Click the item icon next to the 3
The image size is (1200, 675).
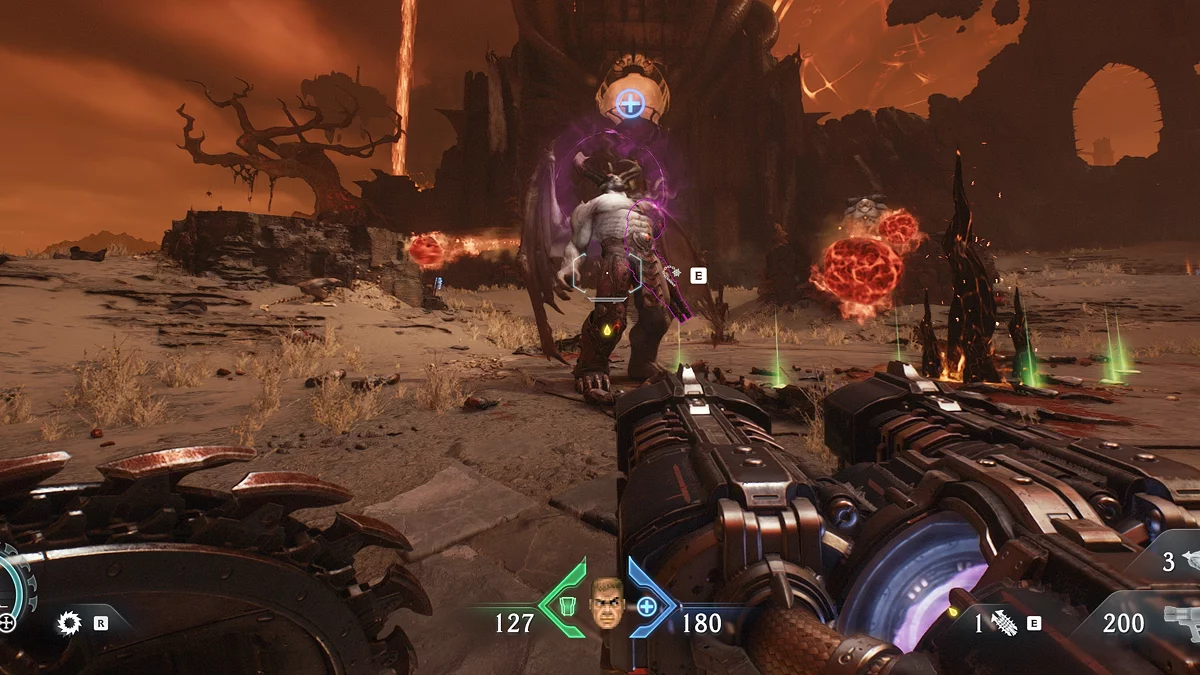point(1190,560)
